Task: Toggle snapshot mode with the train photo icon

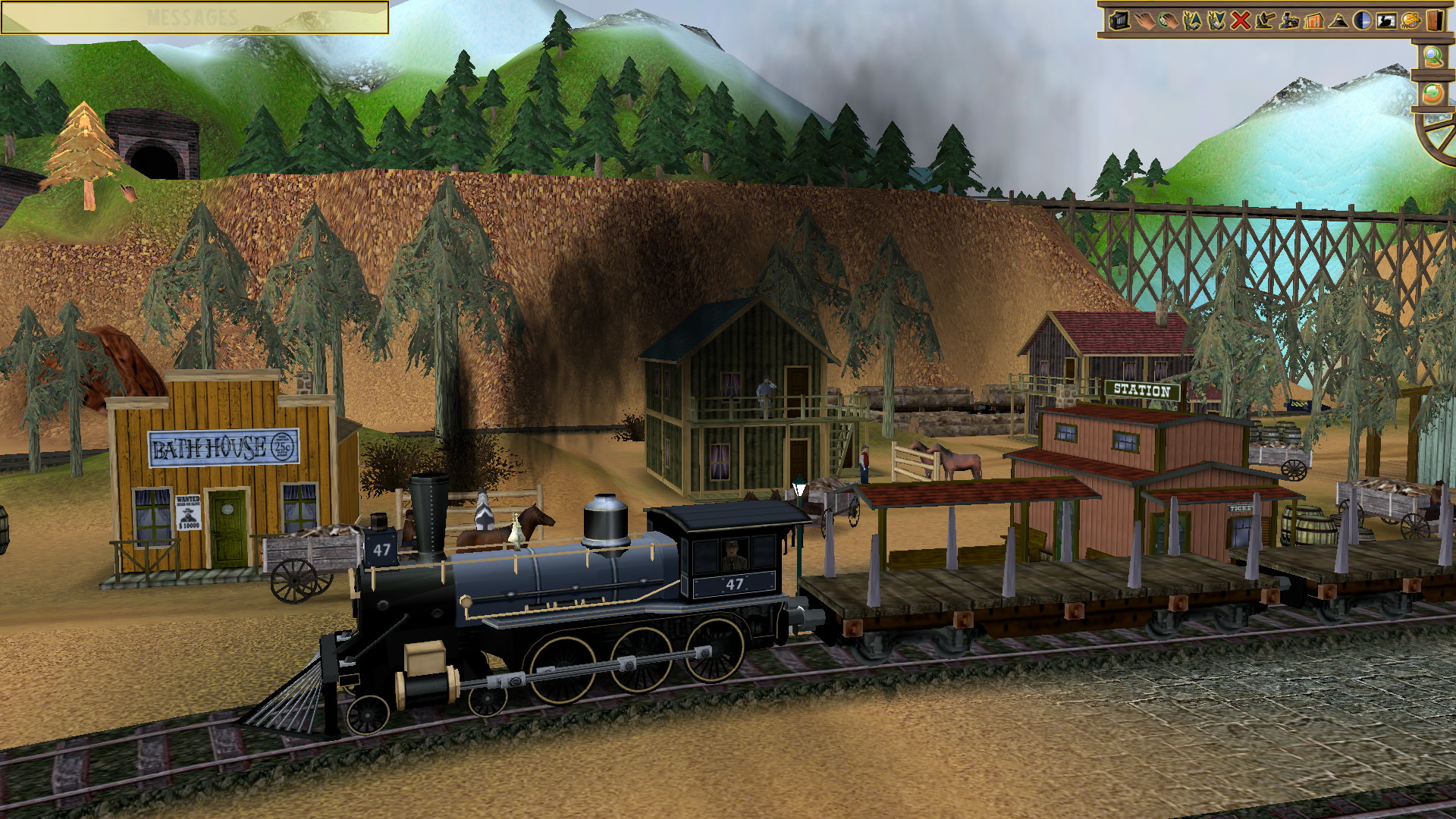Action: coord(1386,20)
